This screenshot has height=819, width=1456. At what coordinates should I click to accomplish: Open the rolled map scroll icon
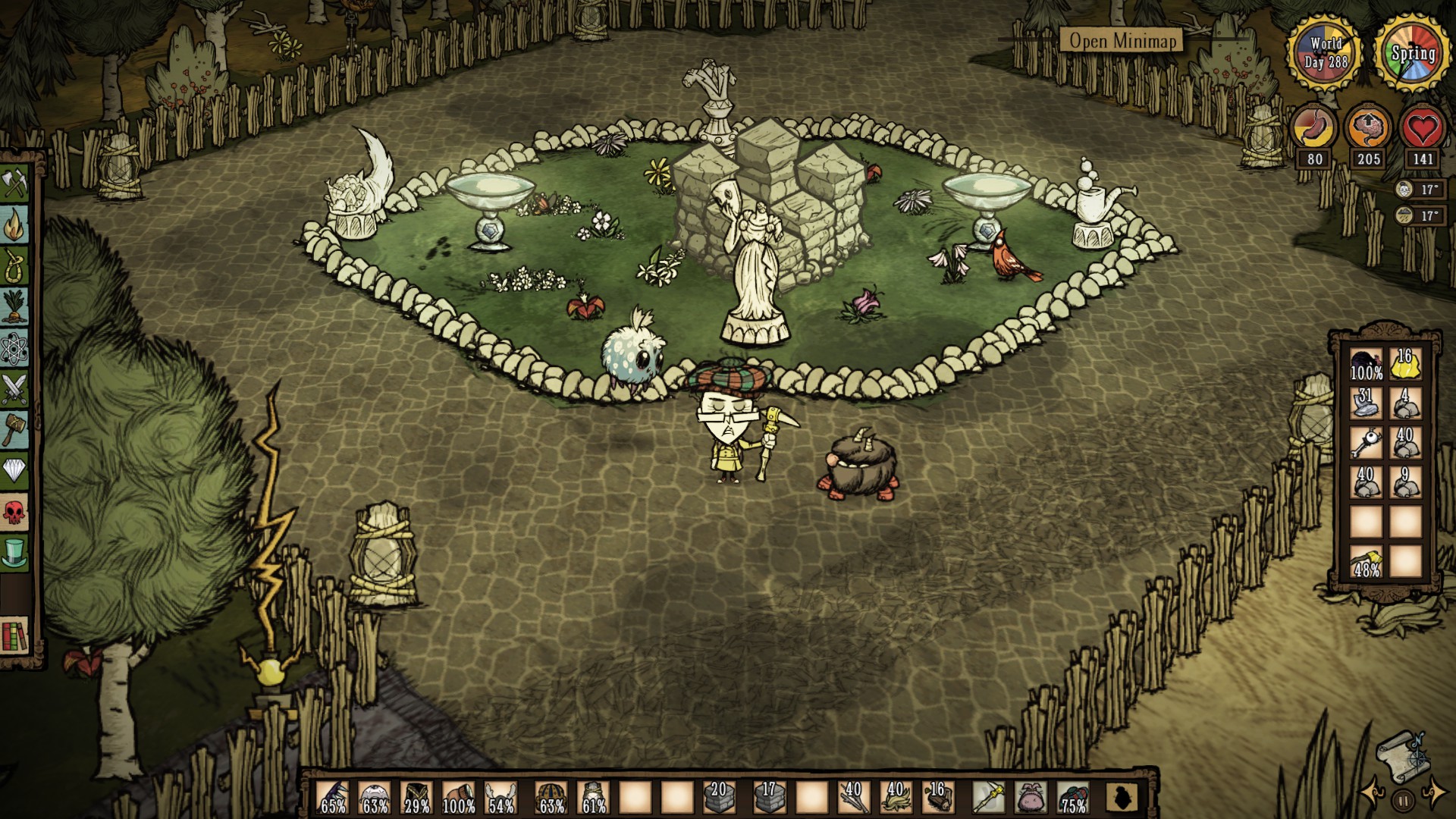[x=1402, y=753]
